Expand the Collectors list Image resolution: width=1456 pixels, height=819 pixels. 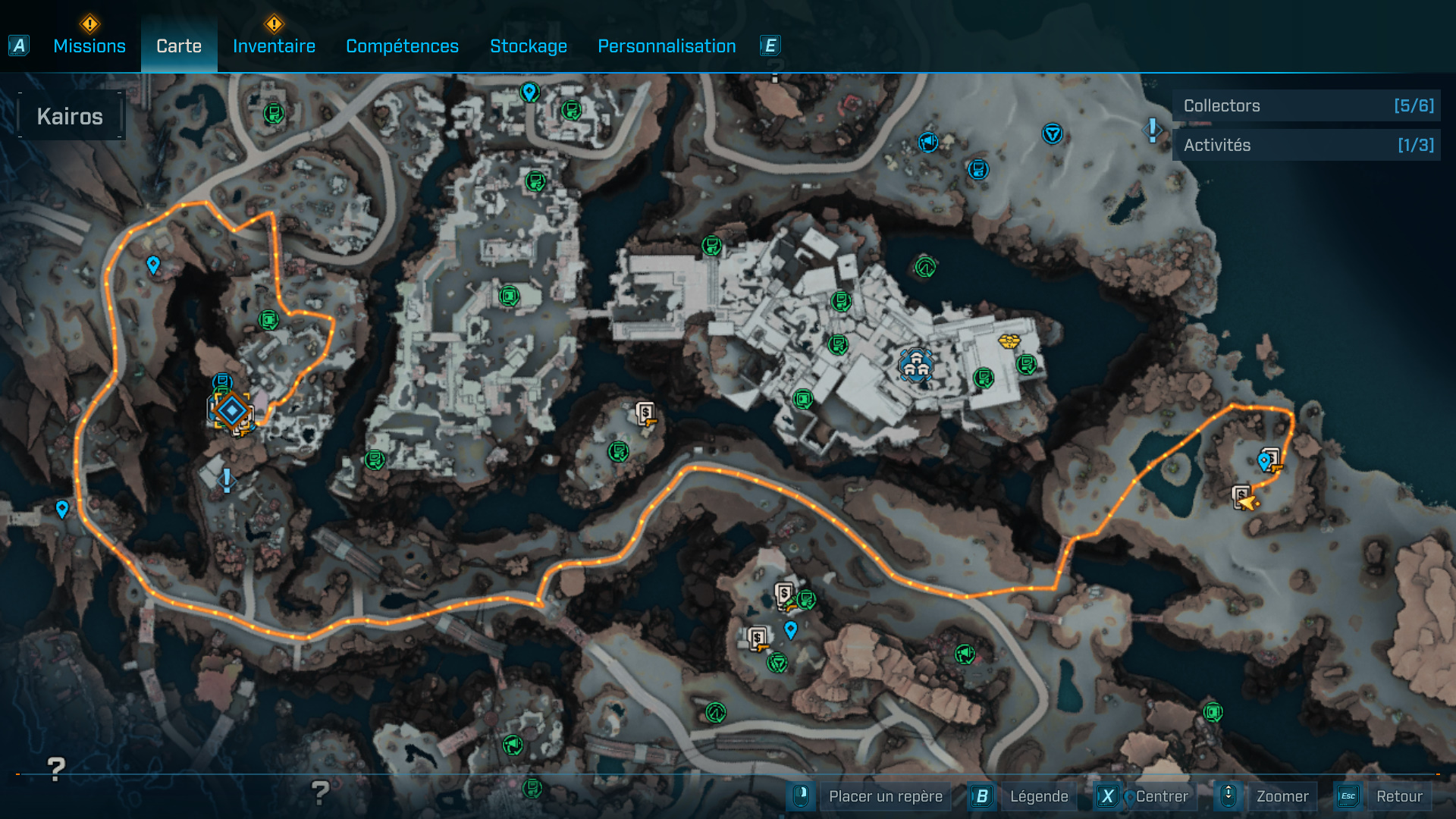1306,105
